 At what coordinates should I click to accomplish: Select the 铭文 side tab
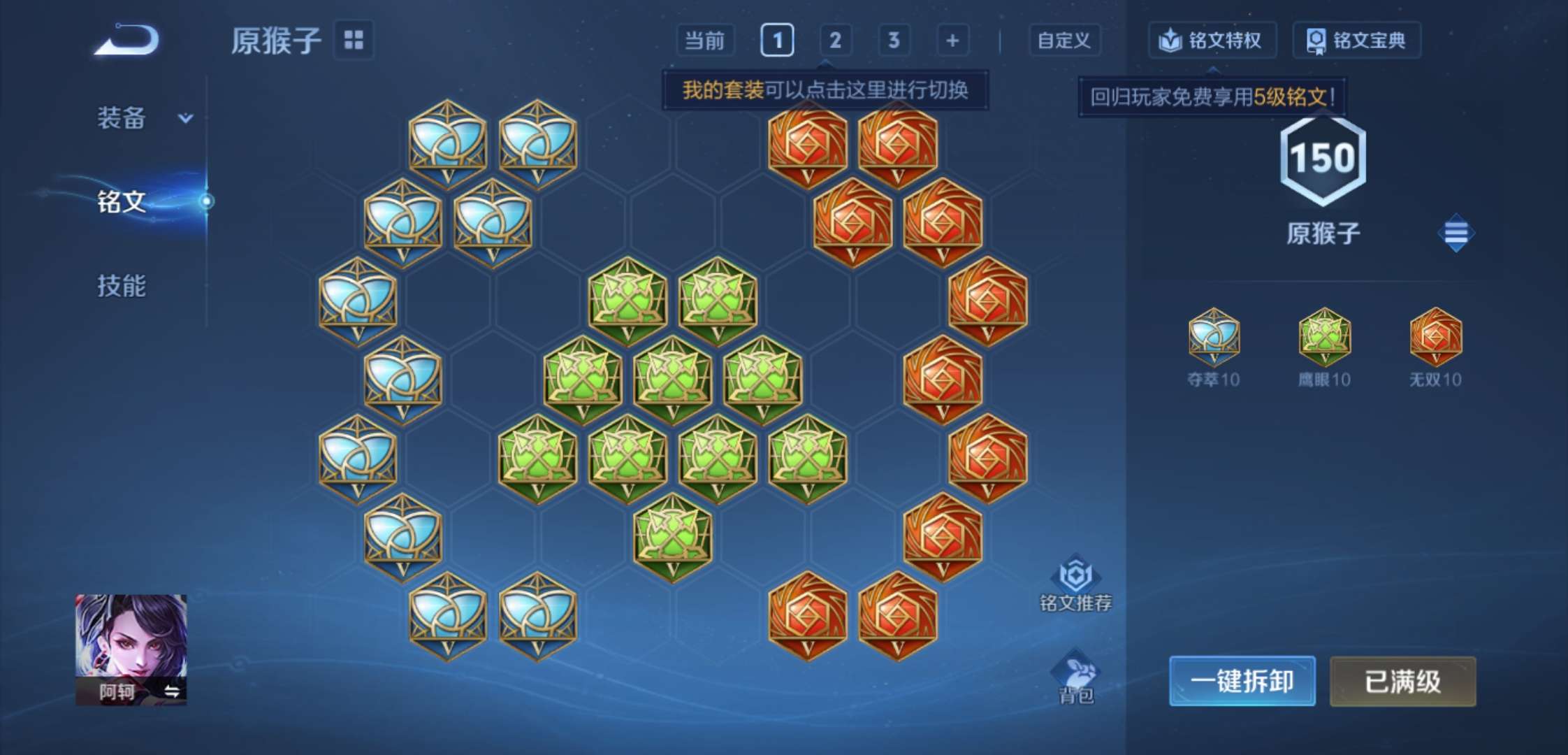click(122, 201)
